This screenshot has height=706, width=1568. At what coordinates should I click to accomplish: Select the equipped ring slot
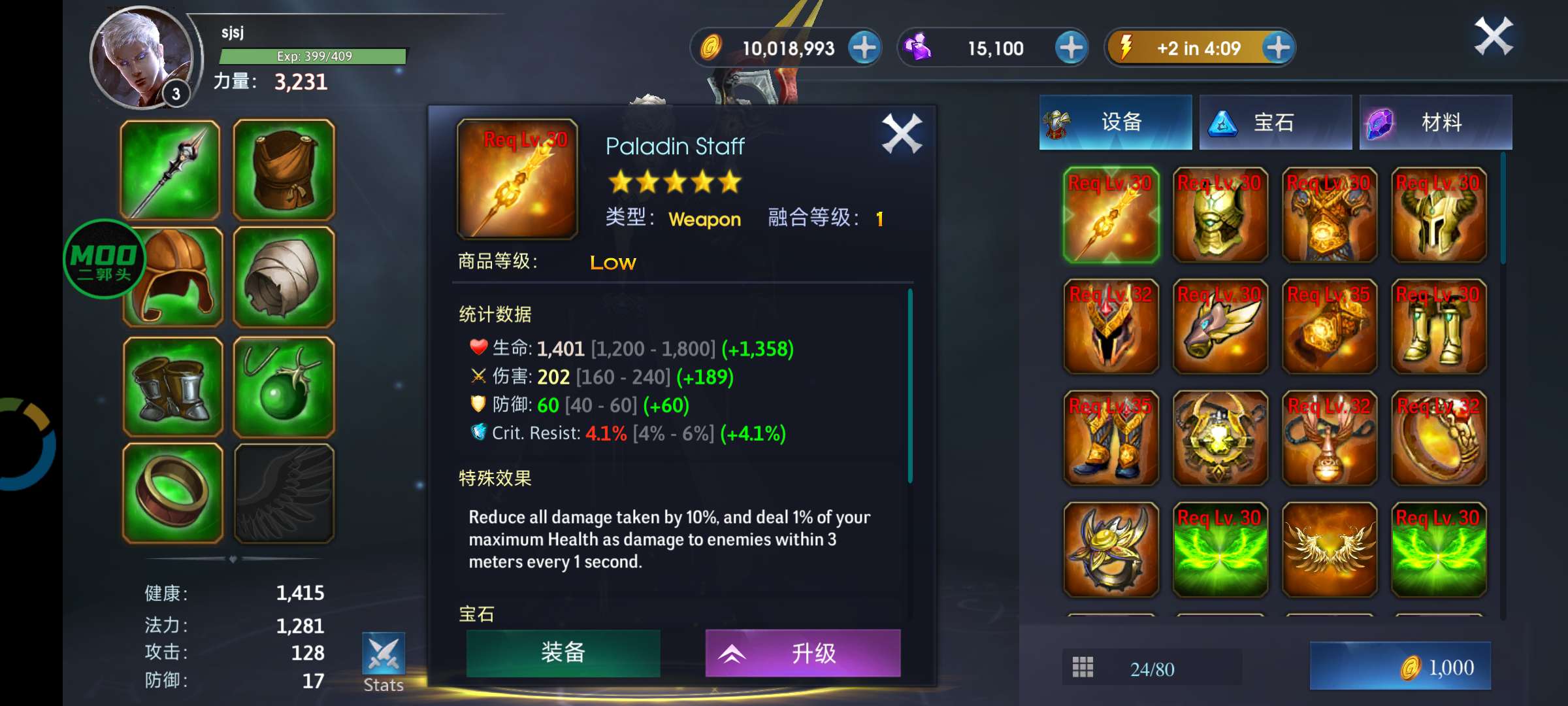172,493
